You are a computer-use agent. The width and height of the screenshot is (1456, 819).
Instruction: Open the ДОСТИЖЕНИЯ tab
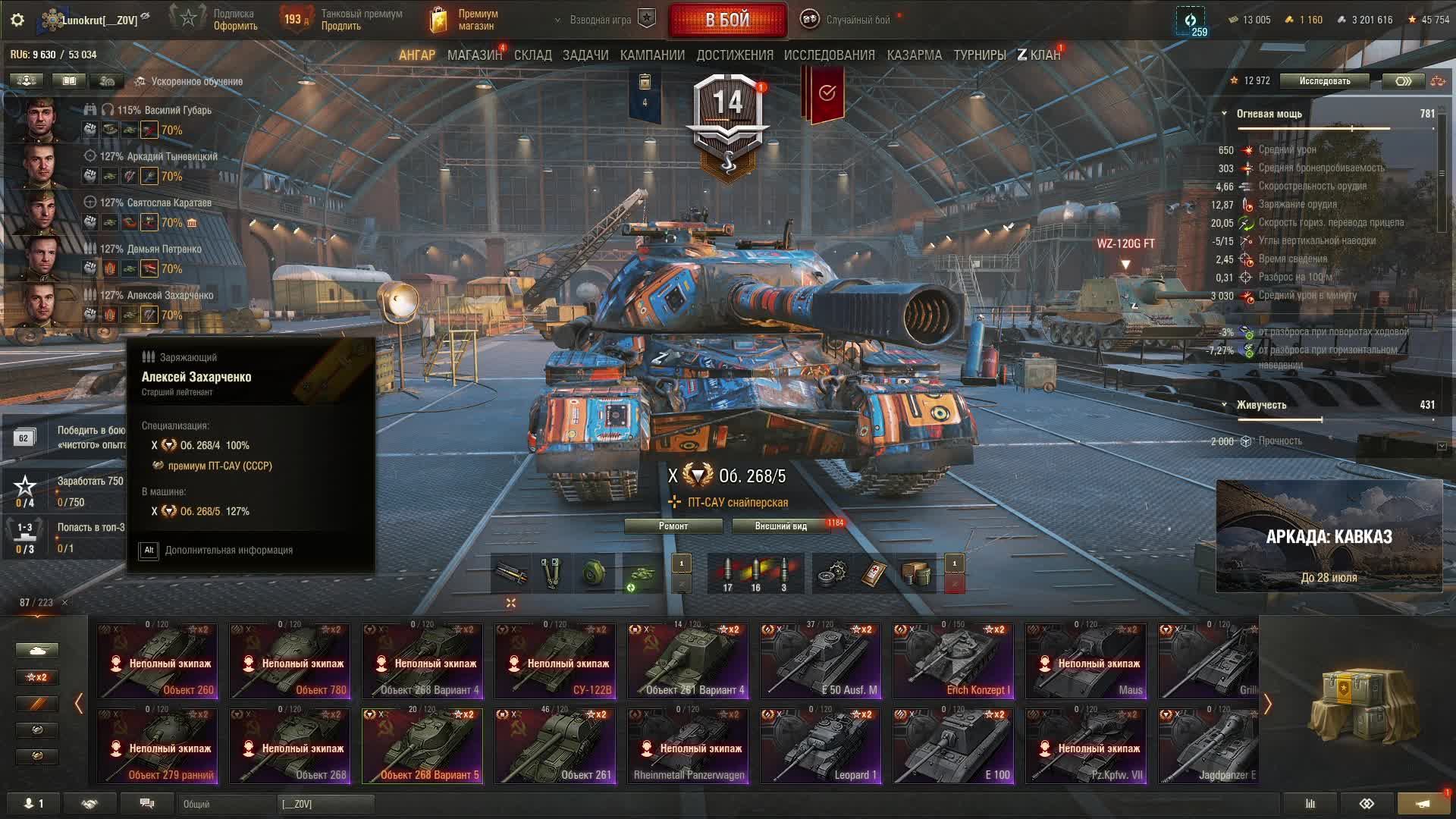point(734,55)
